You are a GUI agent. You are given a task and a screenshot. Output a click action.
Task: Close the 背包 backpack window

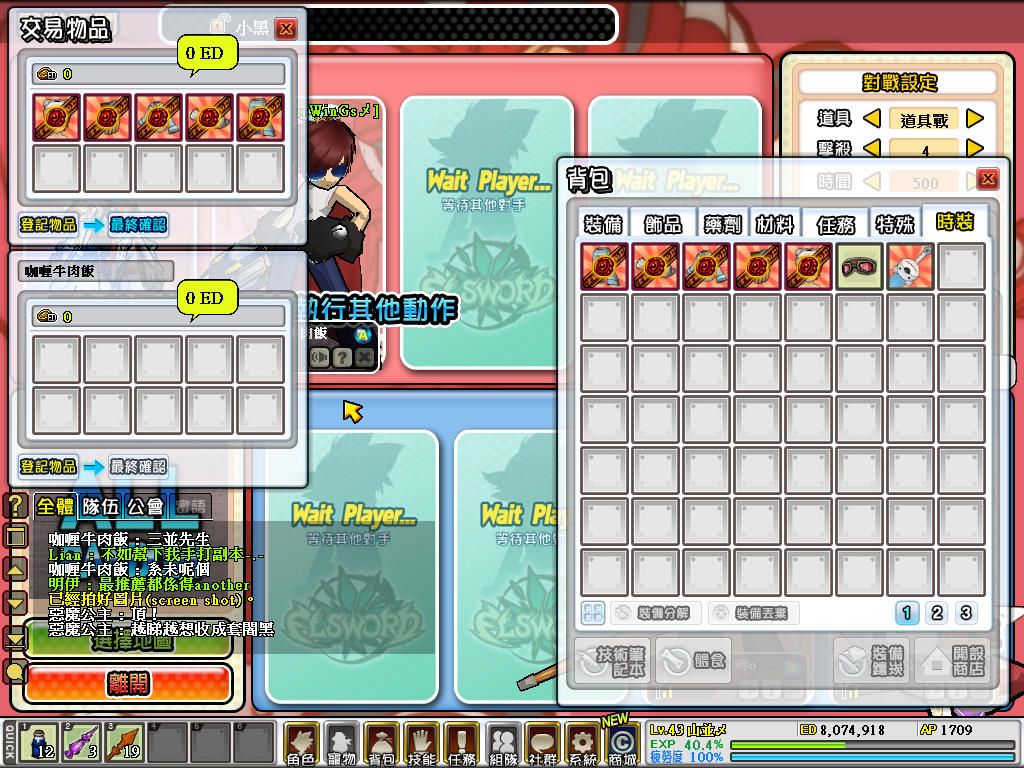click(x=987, y=179)
